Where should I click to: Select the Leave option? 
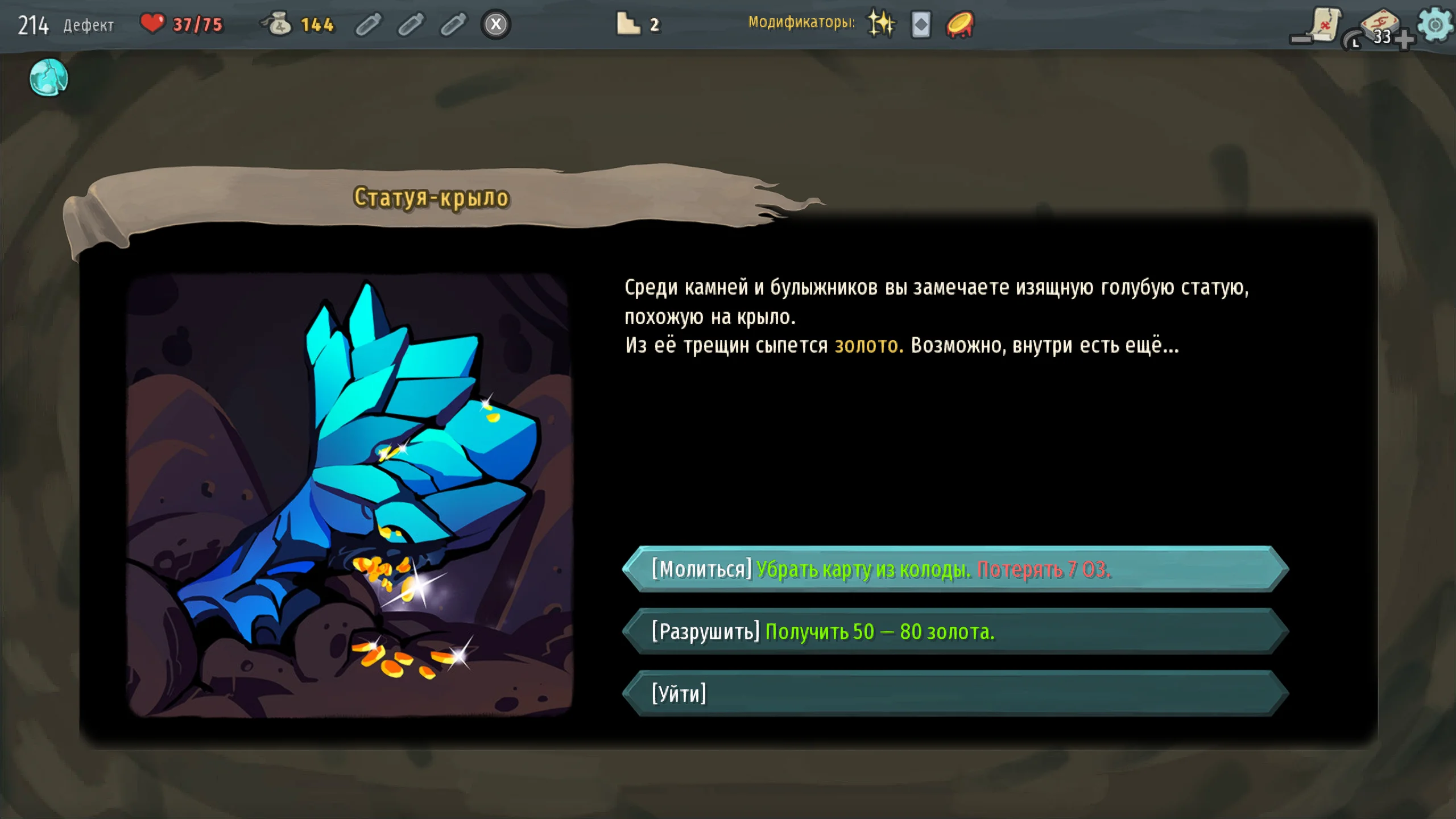(955, 694)
